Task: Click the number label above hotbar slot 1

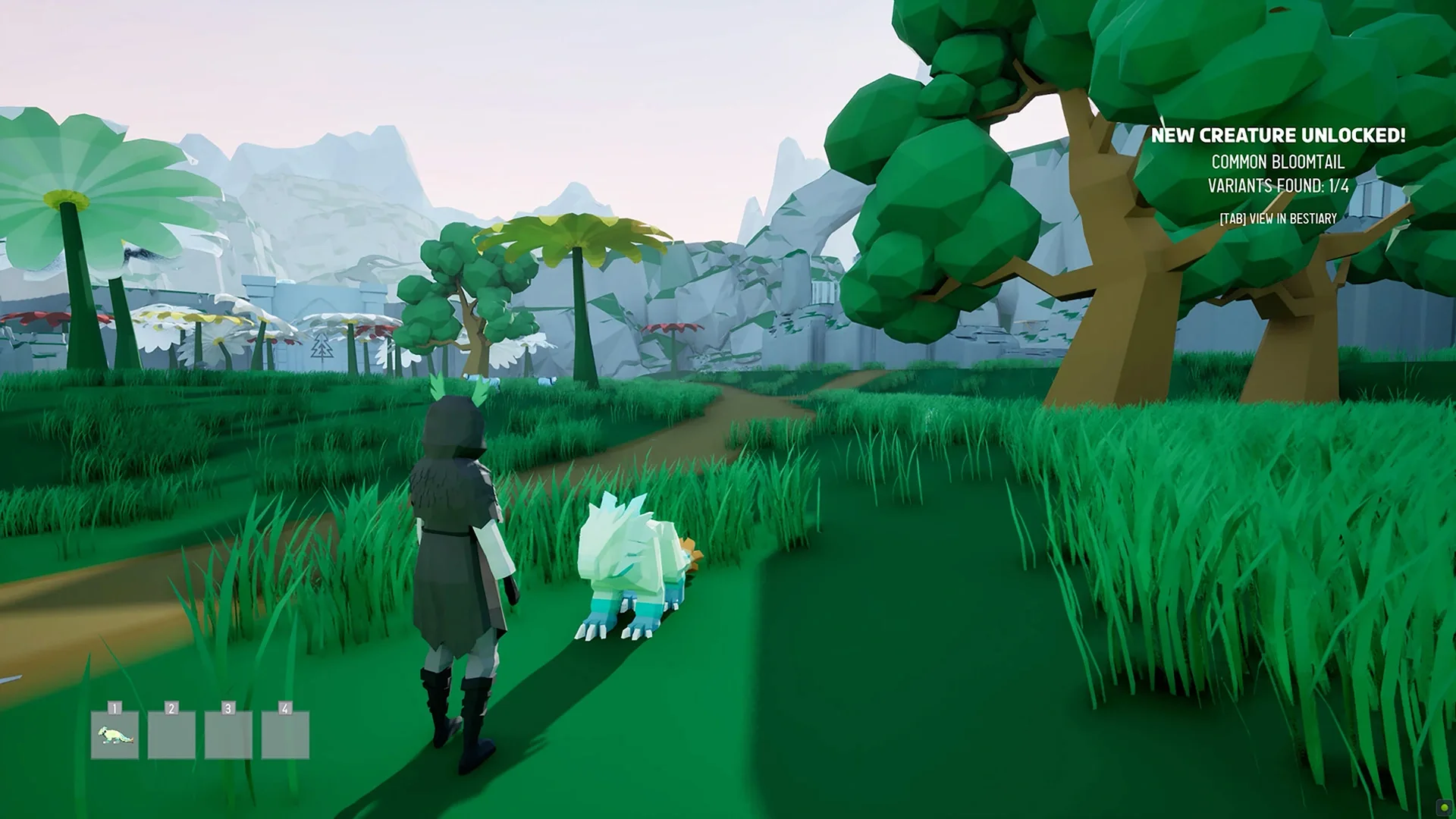Action: point(115,708)
